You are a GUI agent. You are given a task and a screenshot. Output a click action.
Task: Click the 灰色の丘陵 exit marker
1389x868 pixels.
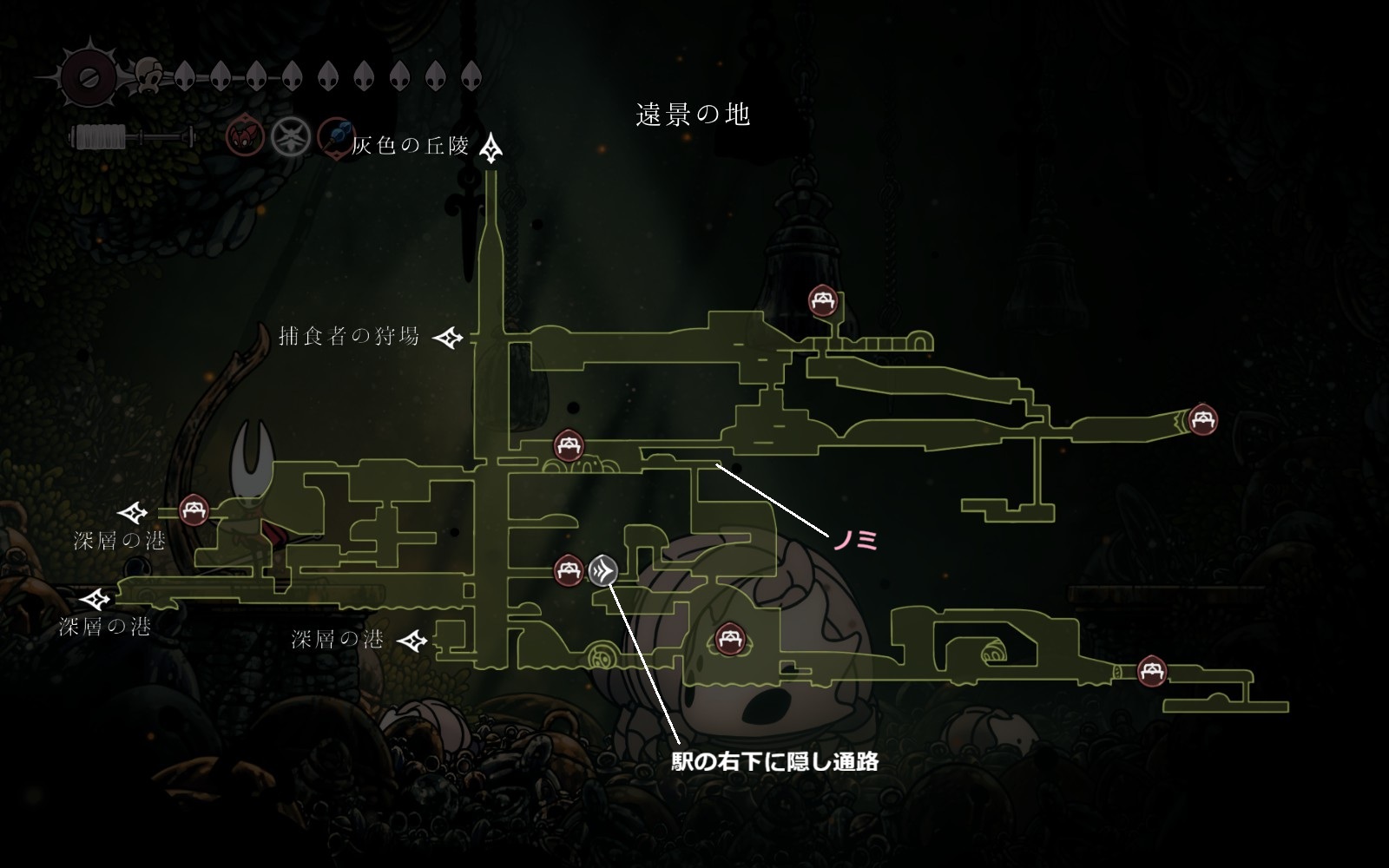point(493,148)
